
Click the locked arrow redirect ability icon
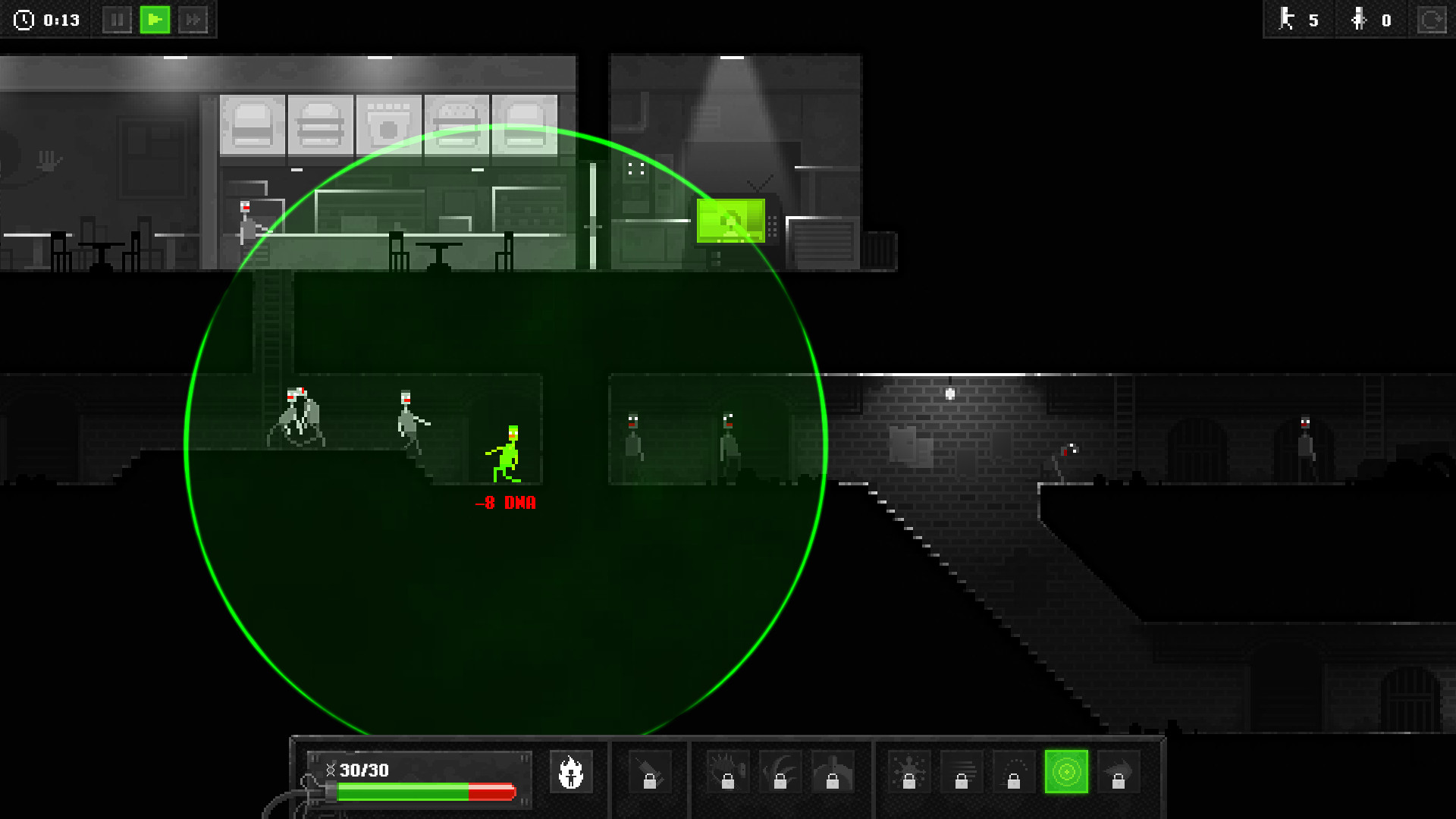point(1118,772)
